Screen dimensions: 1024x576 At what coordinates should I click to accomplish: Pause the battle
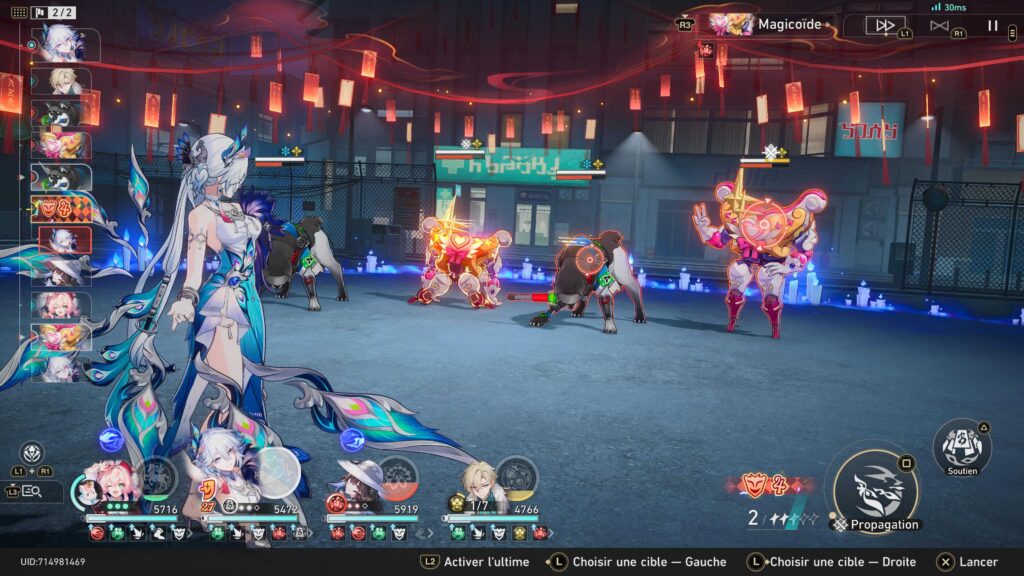tap(993, 25)
